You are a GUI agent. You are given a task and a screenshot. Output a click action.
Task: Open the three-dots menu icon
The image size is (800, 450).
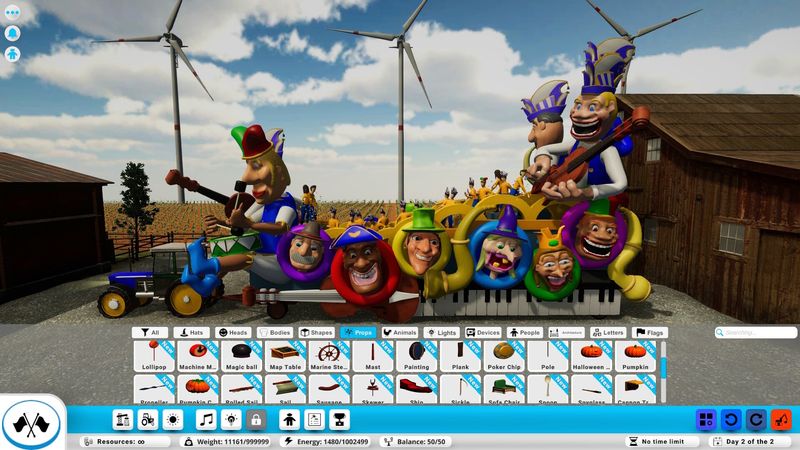(14, 12)
